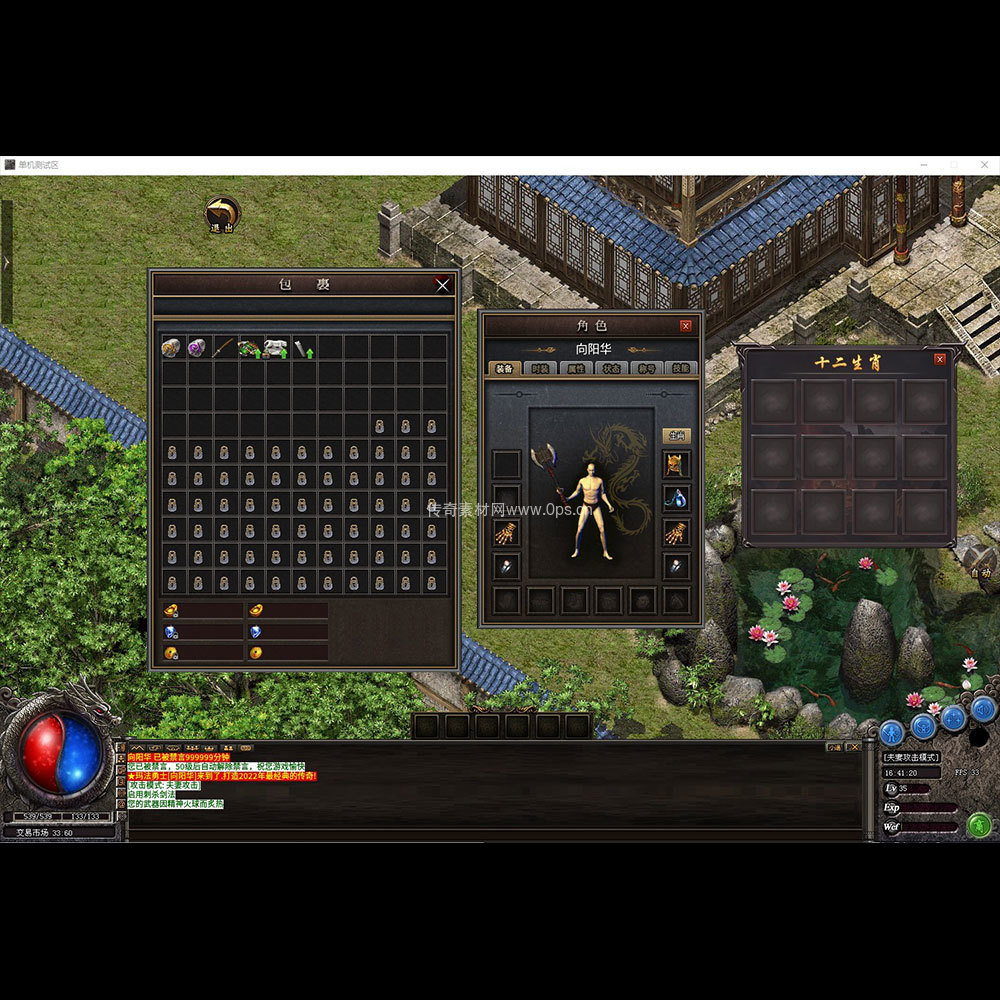Click the green round button bottom-right HUD
Screen dimensions: 1000x1000
(979, 825)
